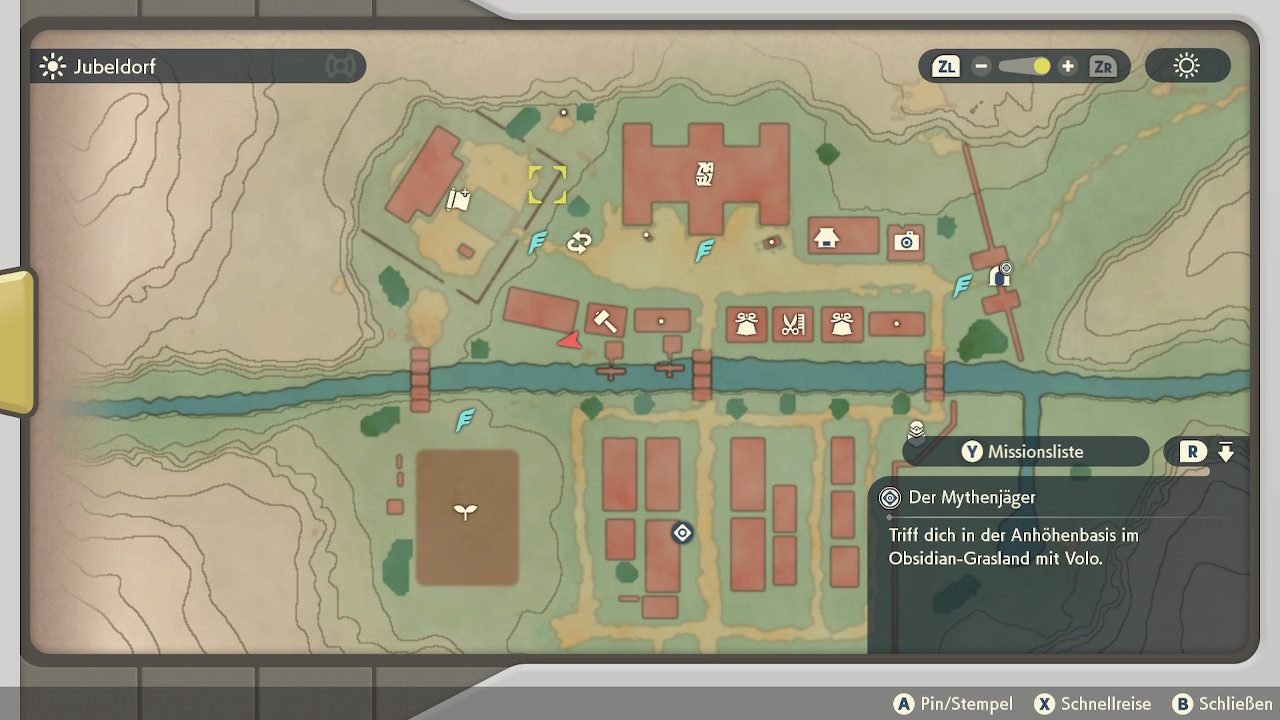Select the crafting hammer marker
The width and height of the screenshot is (1280, 720).
[604, 321]
